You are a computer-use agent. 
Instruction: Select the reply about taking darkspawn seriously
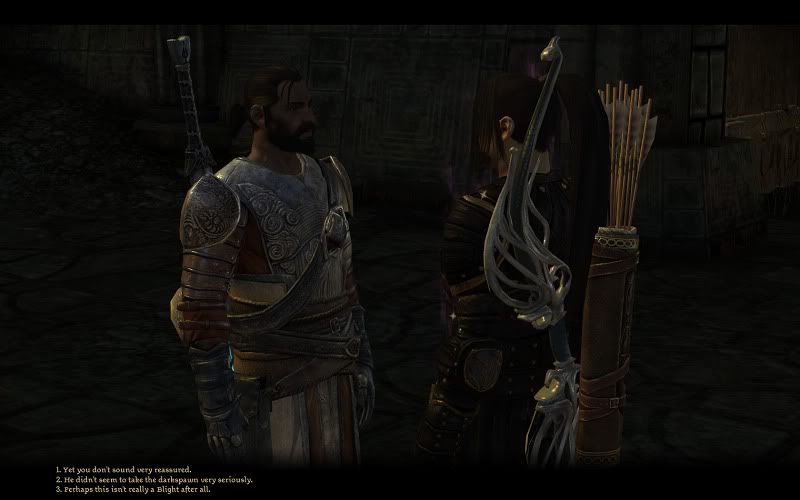coord(155,479)
